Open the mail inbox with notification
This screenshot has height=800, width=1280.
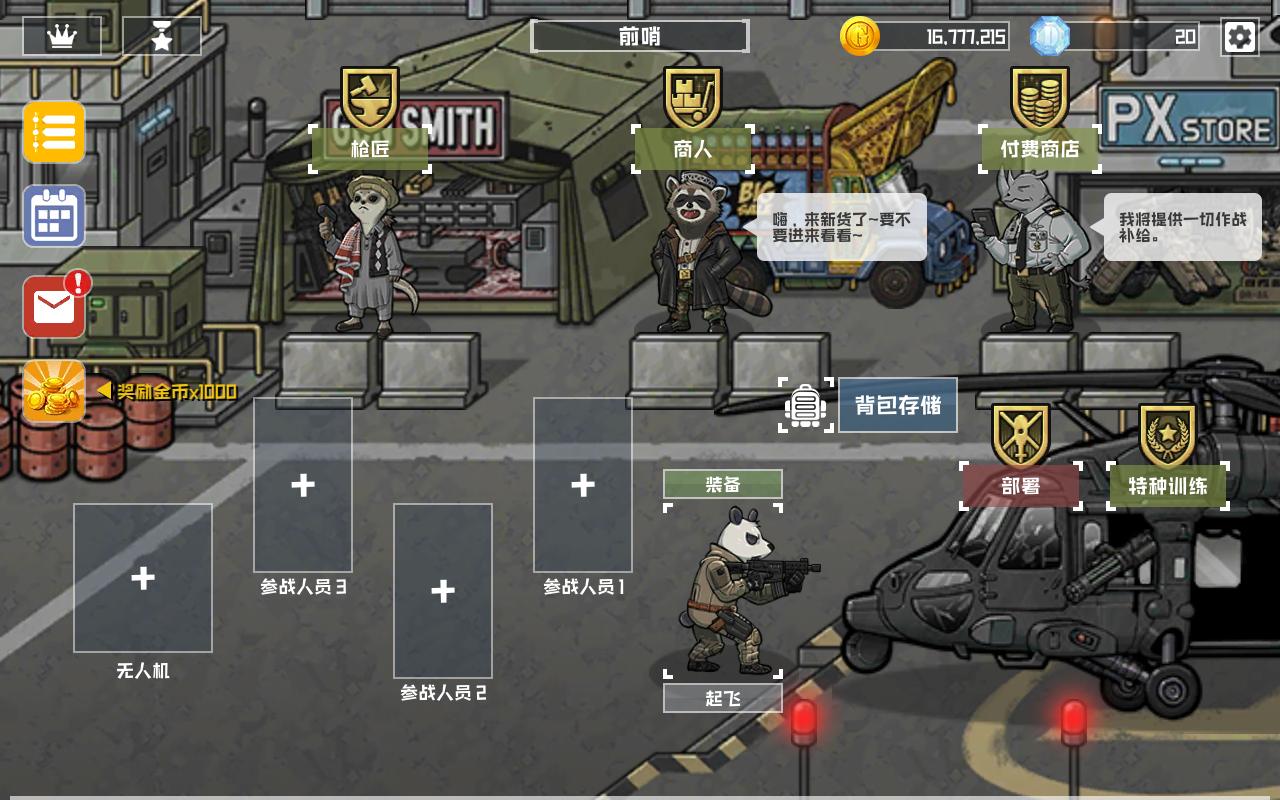(53, 305)
